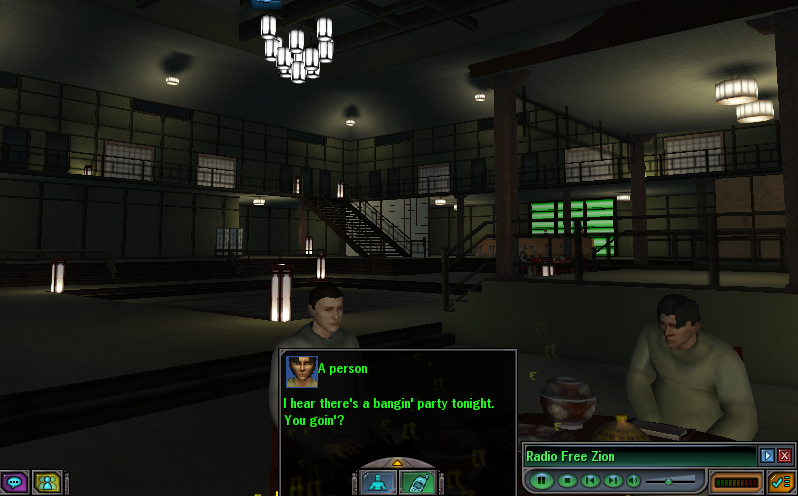798x496 pixels.
Task: Open the chat speech bubble icon
Action: (x=14, y=482)
